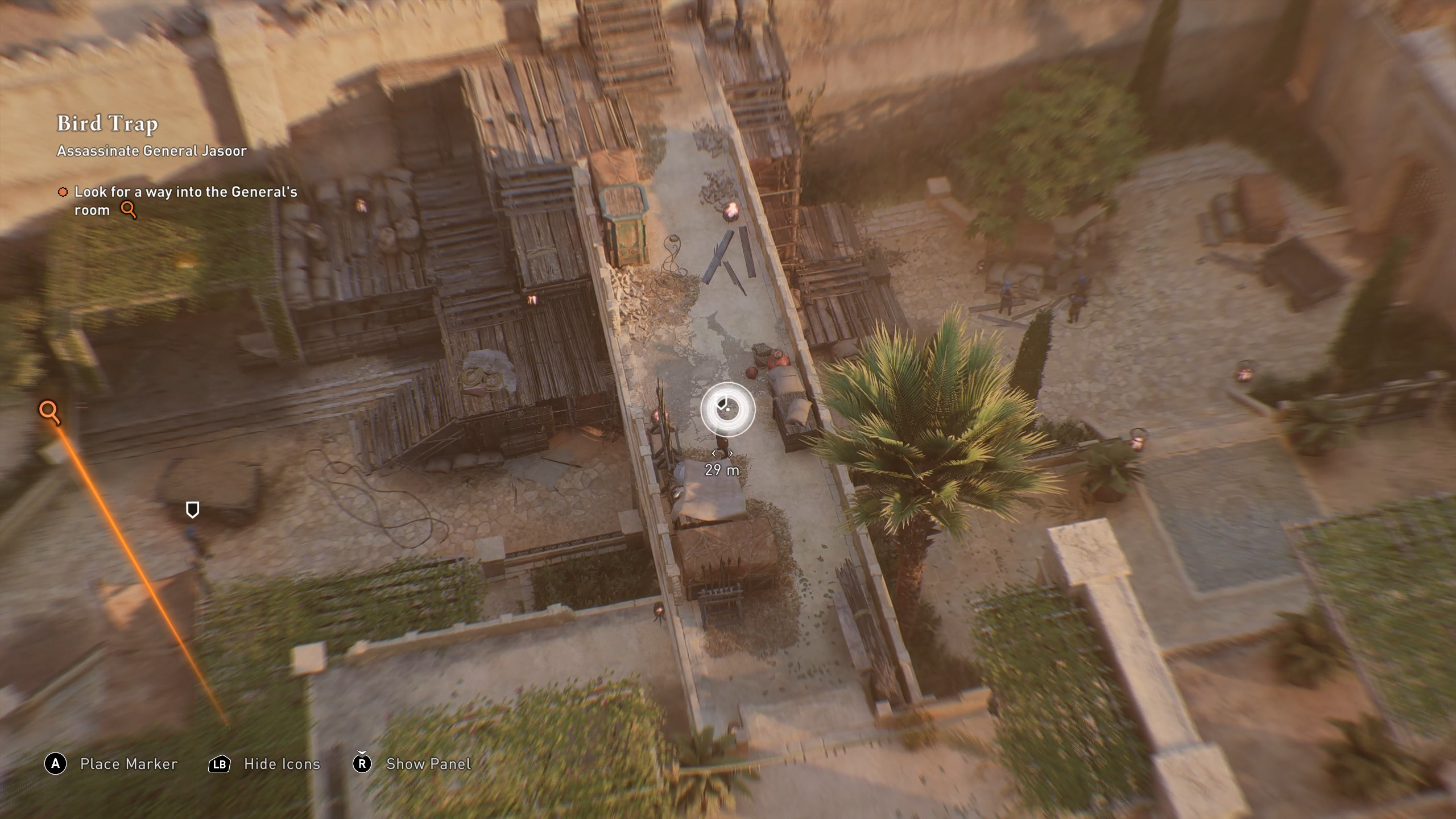
Task: Choose the Place Marker option
Action: click(128, 764)
